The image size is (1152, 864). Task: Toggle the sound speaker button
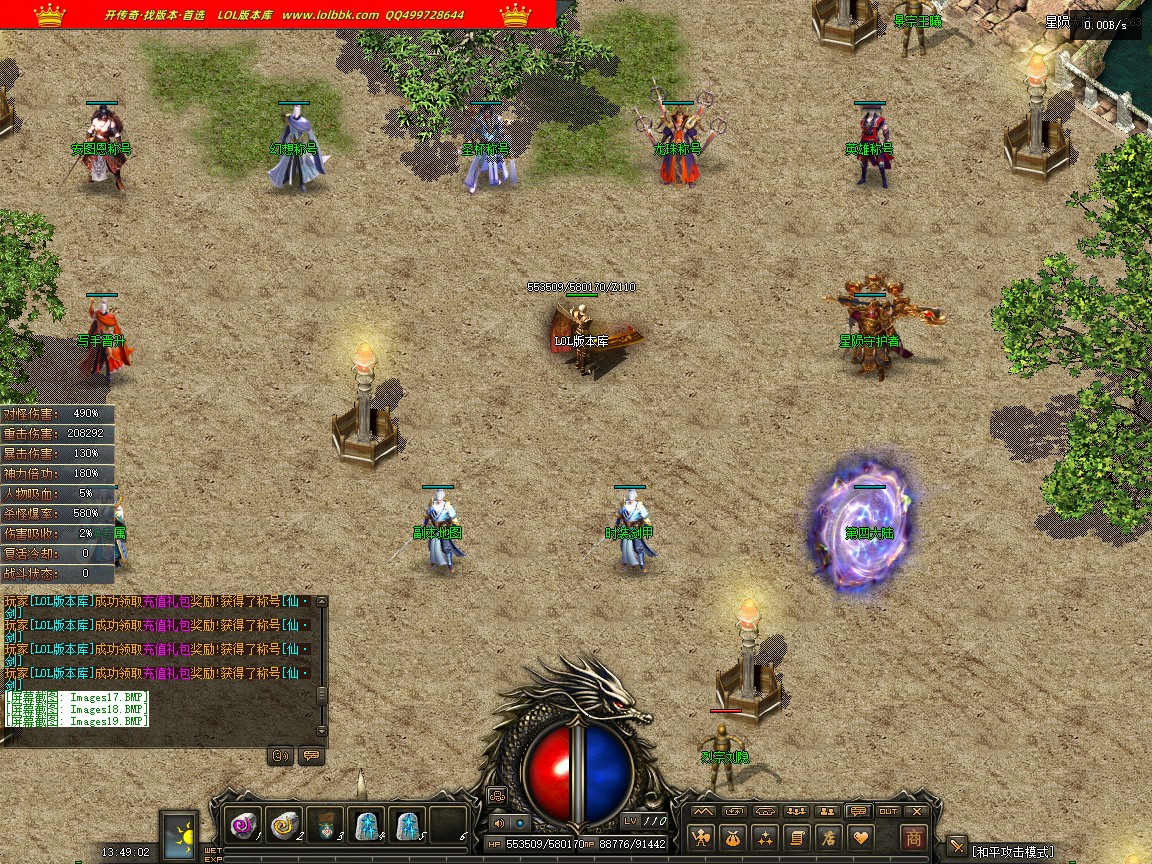pyautogui.click(x=499, y=823)
